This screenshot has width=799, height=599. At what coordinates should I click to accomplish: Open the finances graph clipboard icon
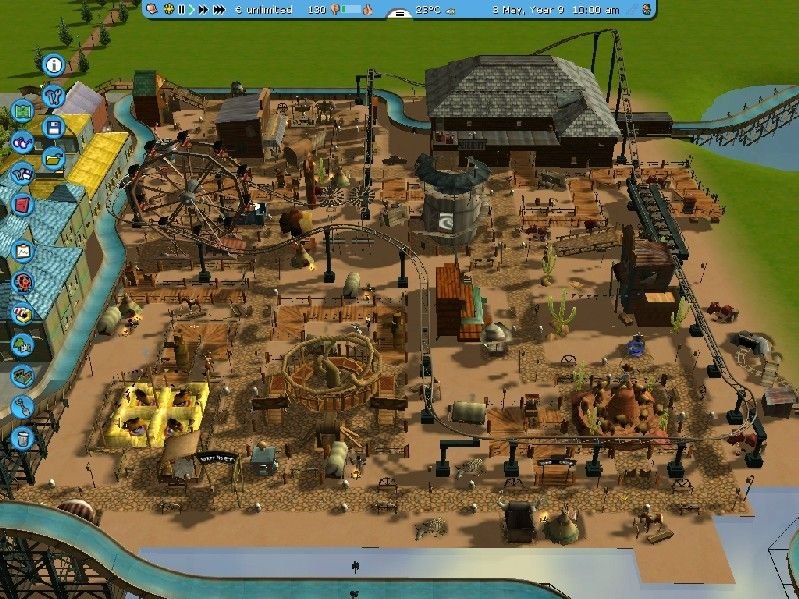coord(21,251)
